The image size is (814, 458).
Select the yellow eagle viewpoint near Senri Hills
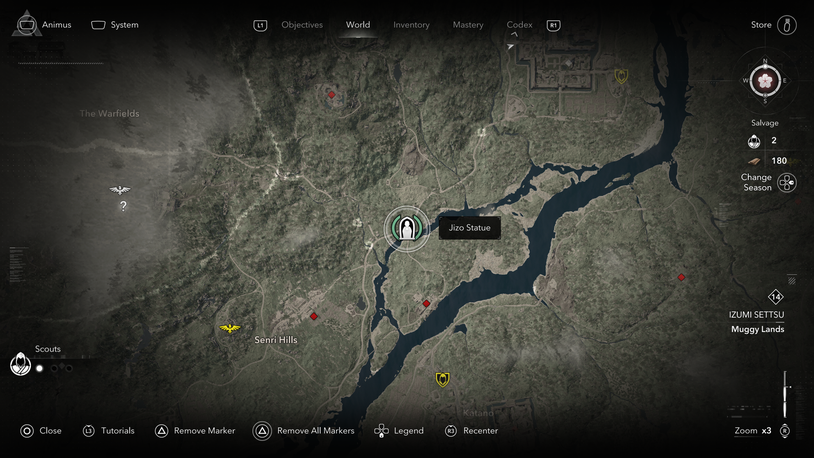[x=230, y=328]
